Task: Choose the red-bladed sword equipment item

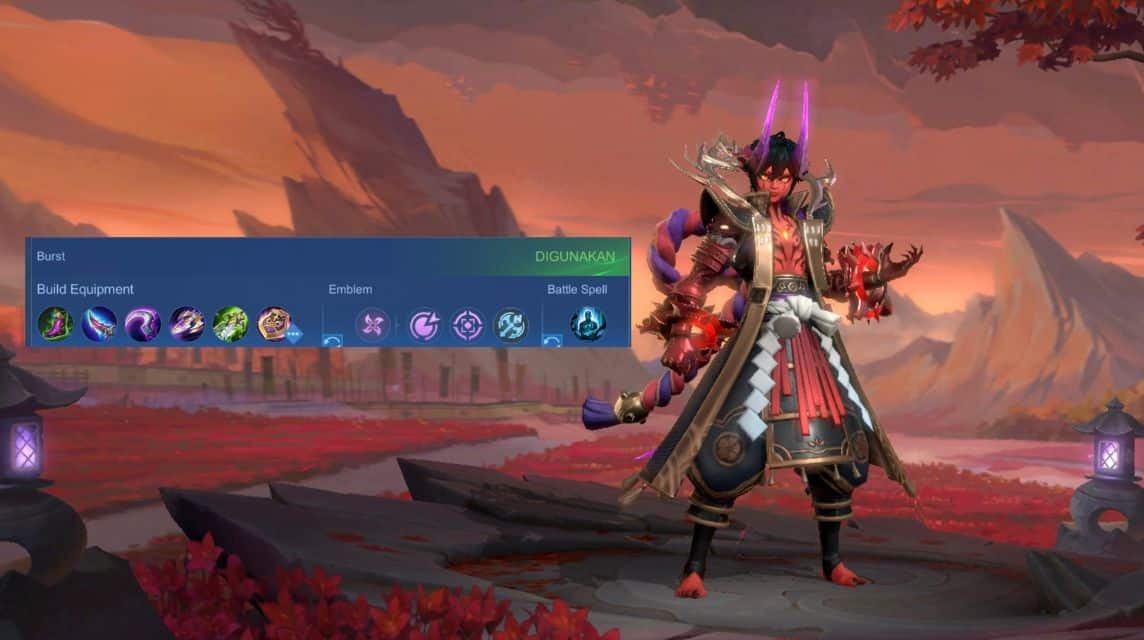Action: pos(99,324)
